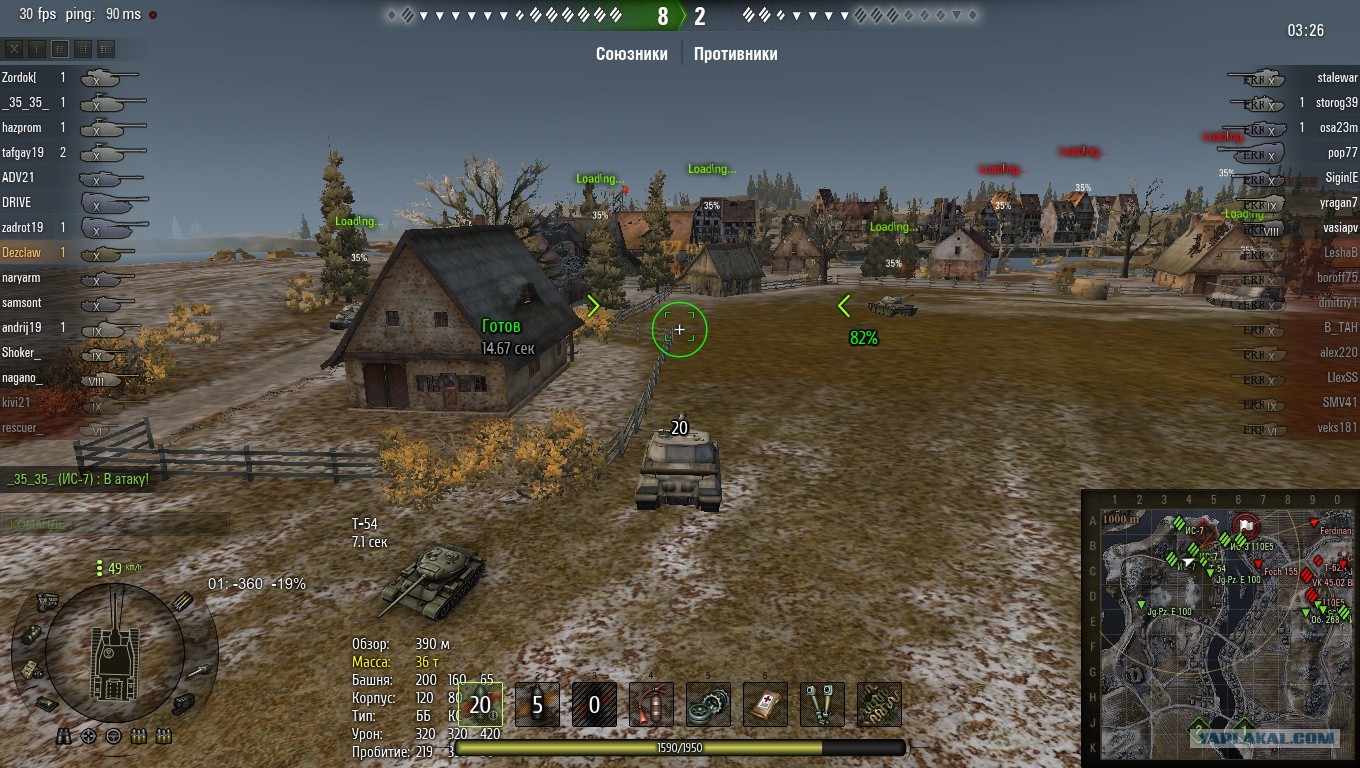Screen dimensions: 1360x768
Task: Select the empty shell slot showing 0
Action: pos(594,704)
